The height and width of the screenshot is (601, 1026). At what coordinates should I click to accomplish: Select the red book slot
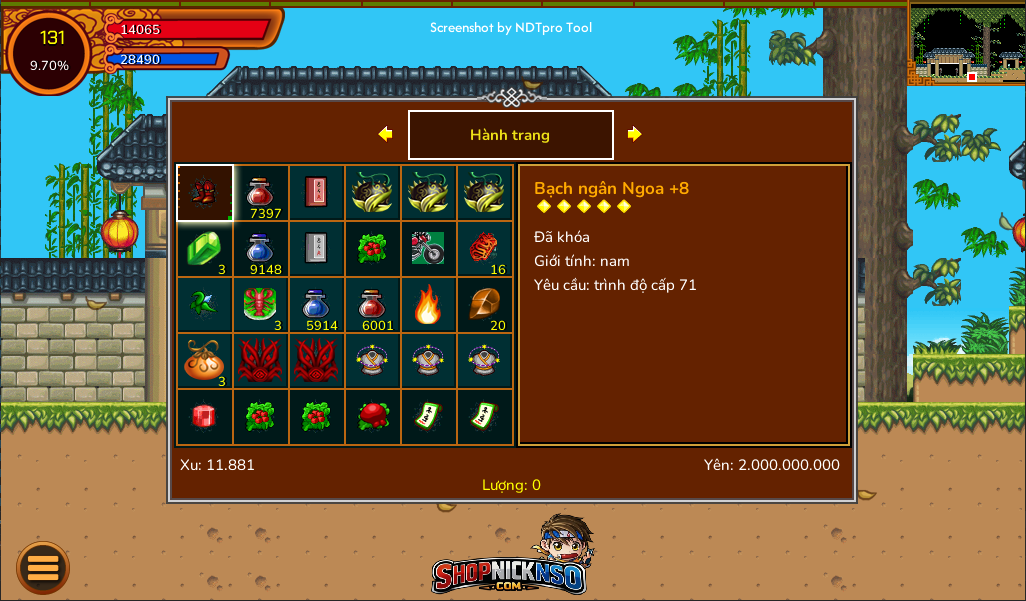[317, 193]
